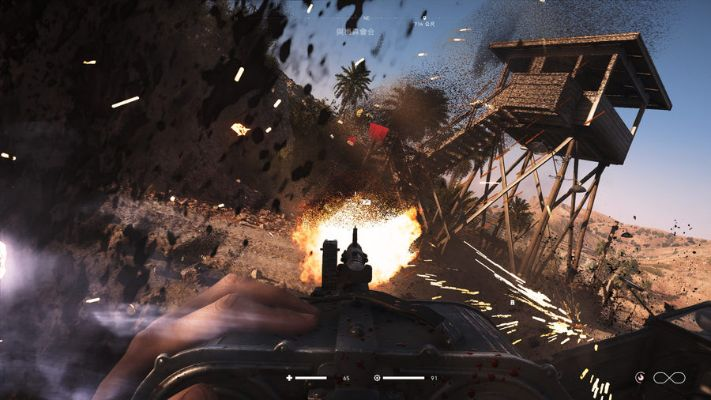The image size is (711, 400).
Task: Select the circular weapon icon beside the infinity symbol
Action: (640, 377)
